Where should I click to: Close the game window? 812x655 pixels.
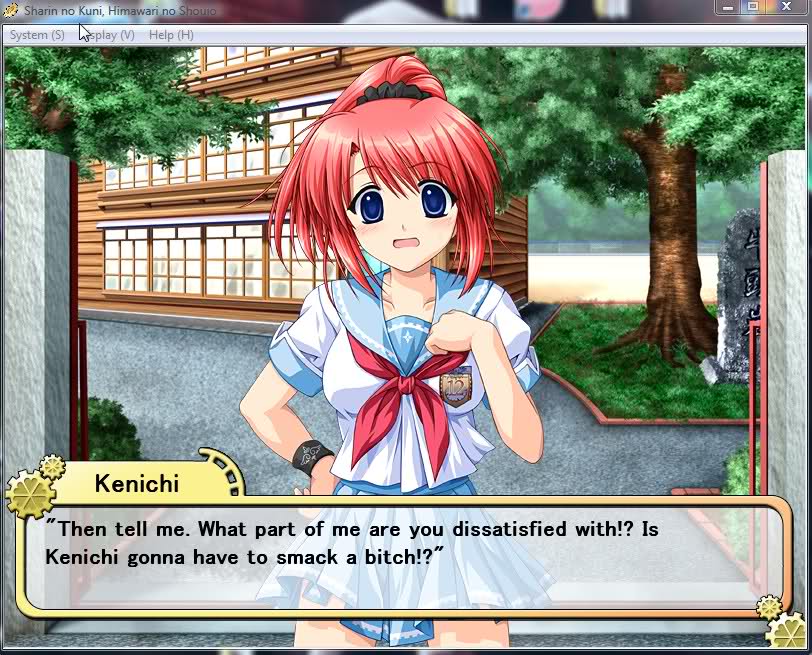[785, 7]
